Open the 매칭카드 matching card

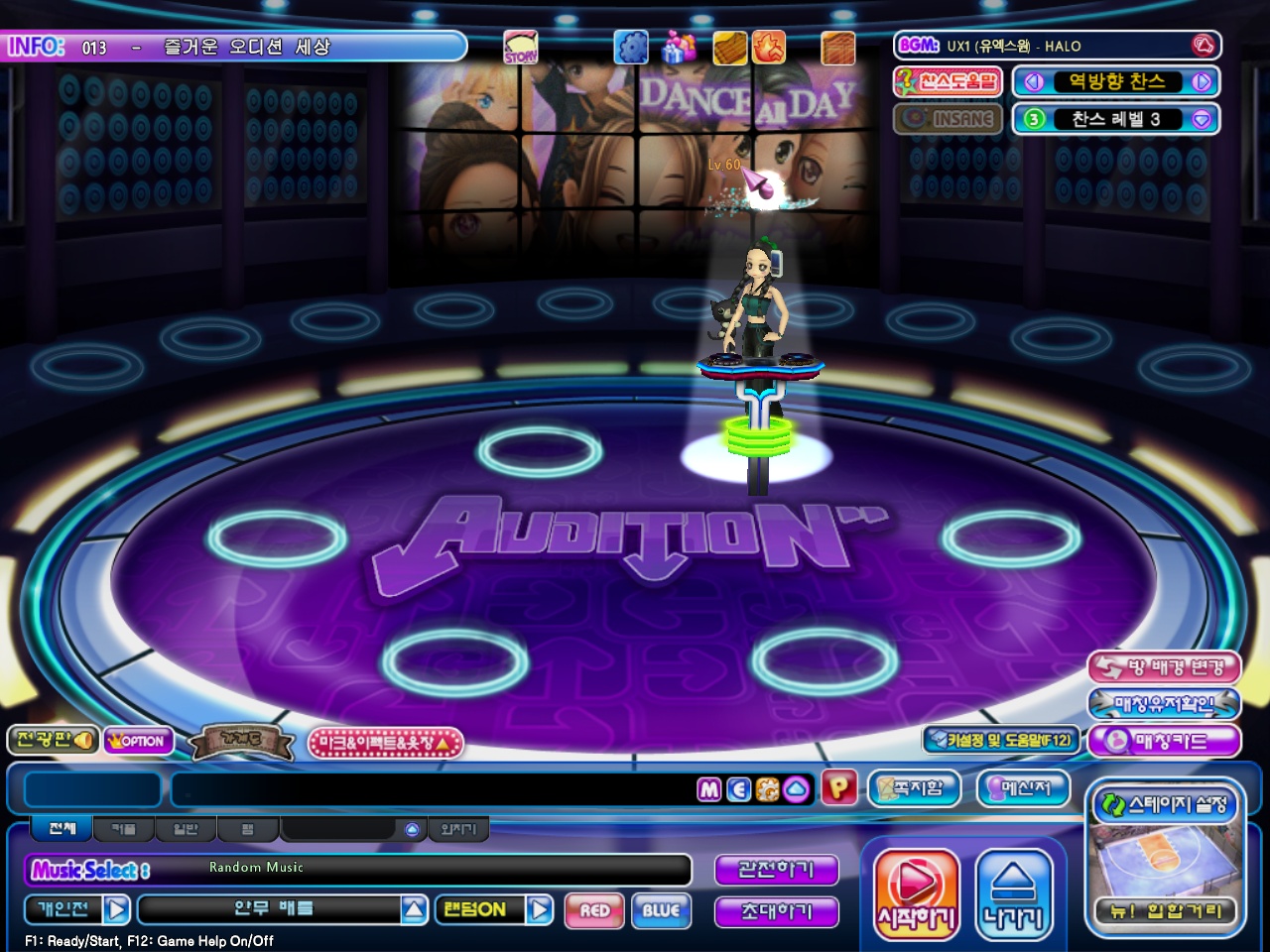point(1164,741)
